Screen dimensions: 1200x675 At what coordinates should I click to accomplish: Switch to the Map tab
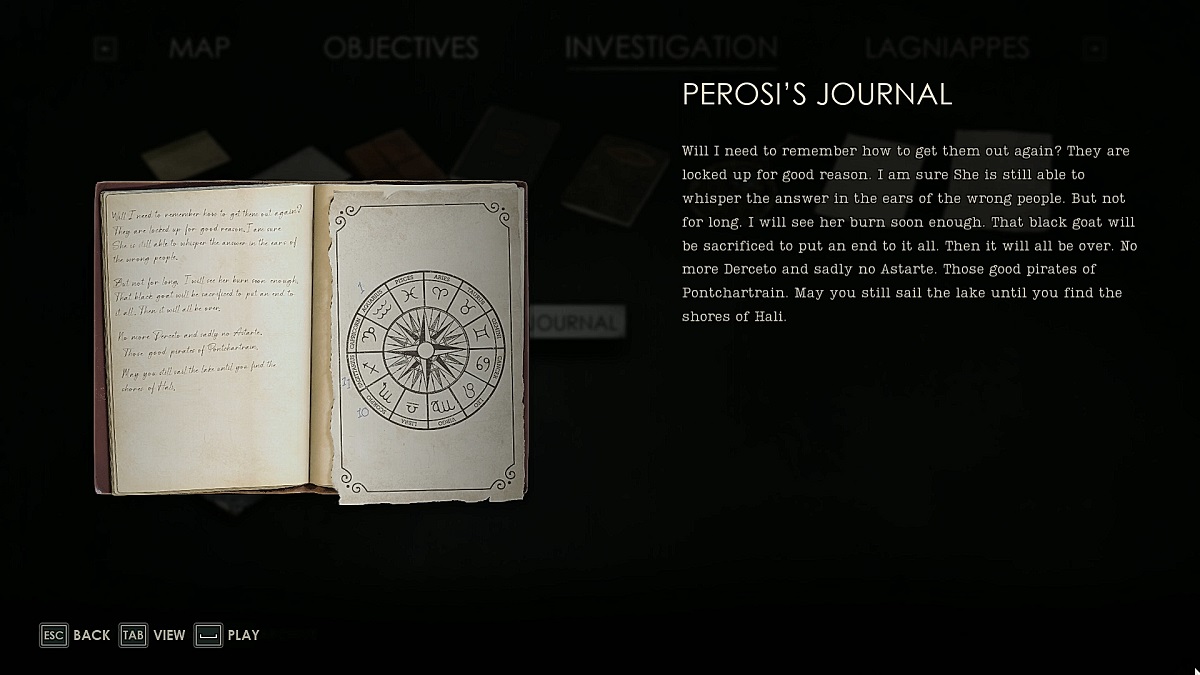(x=199, y=48)
